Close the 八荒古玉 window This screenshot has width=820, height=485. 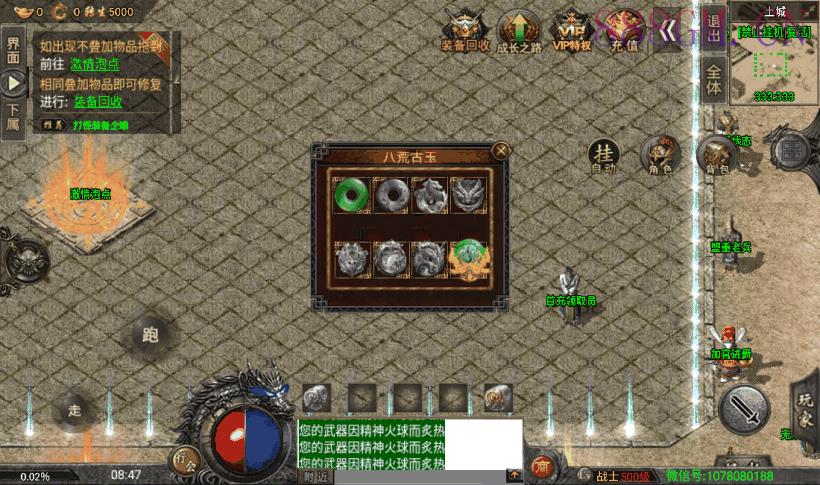(502, 151)
